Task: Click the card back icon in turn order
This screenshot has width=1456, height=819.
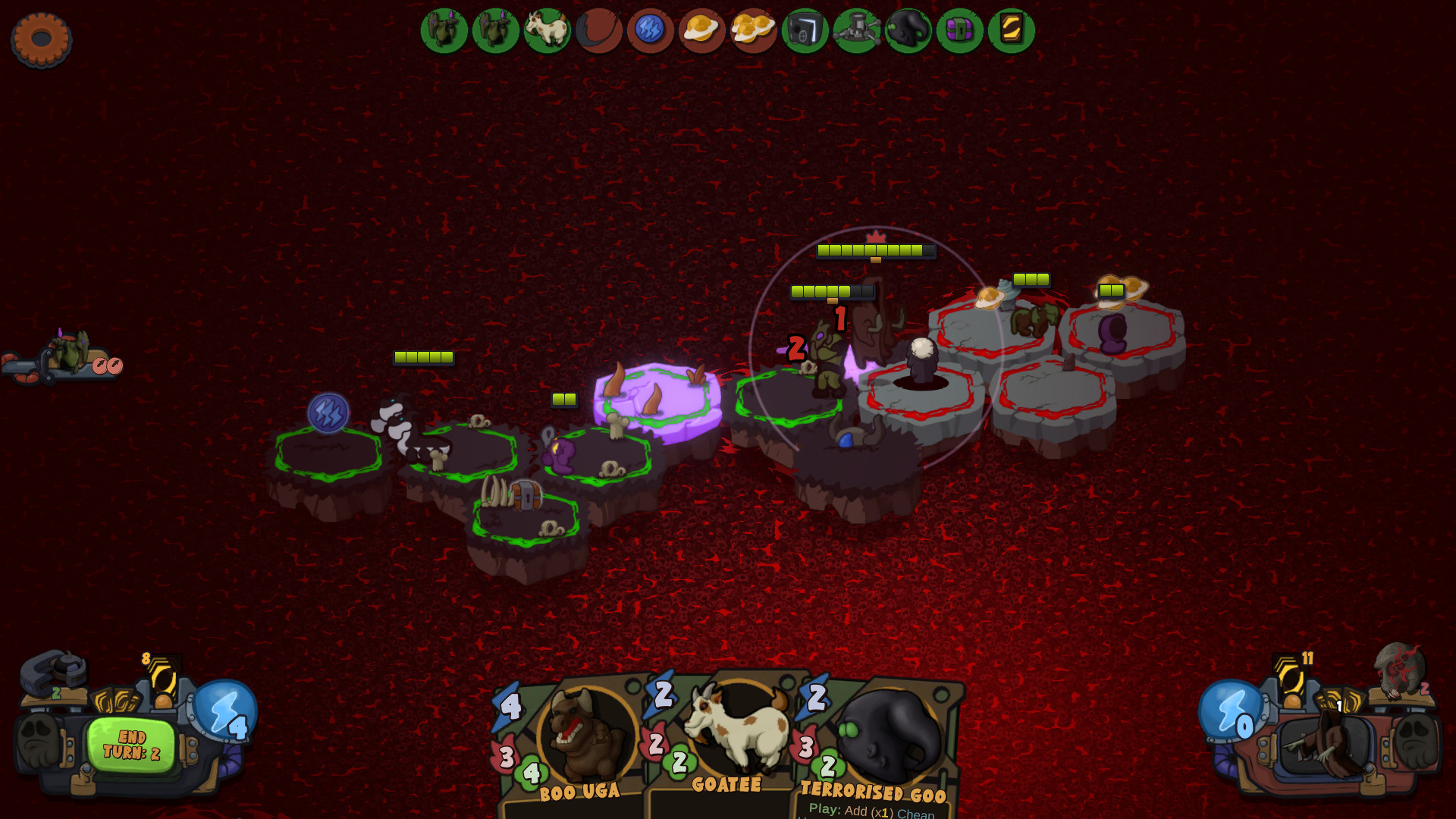Action: click(1011, 30)
